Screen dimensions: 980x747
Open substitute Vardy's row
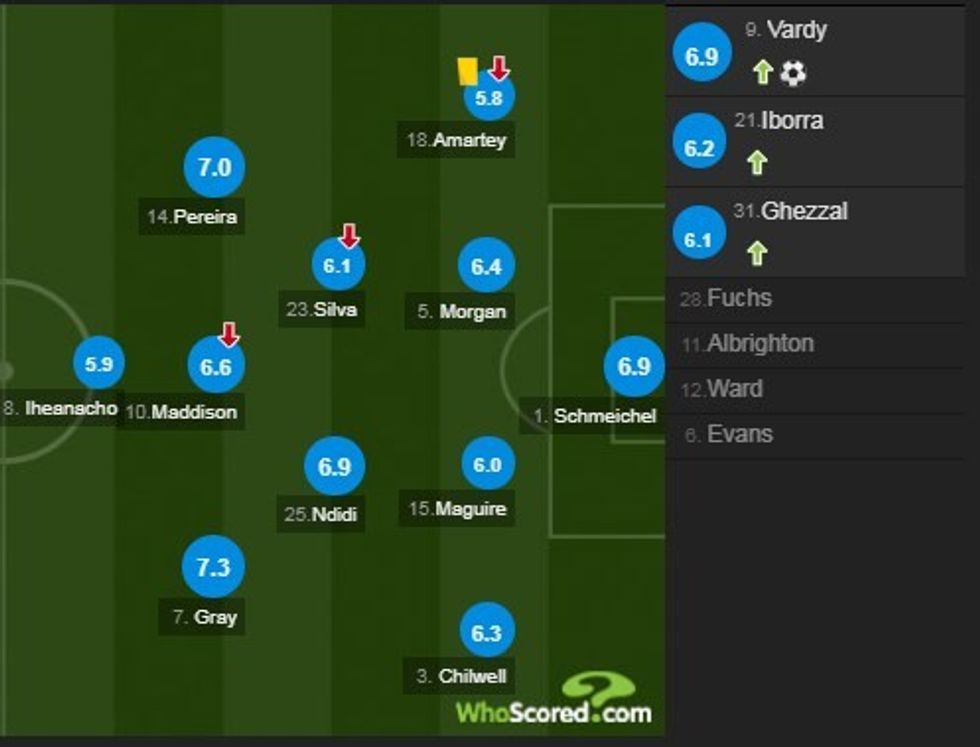[822, 52]
